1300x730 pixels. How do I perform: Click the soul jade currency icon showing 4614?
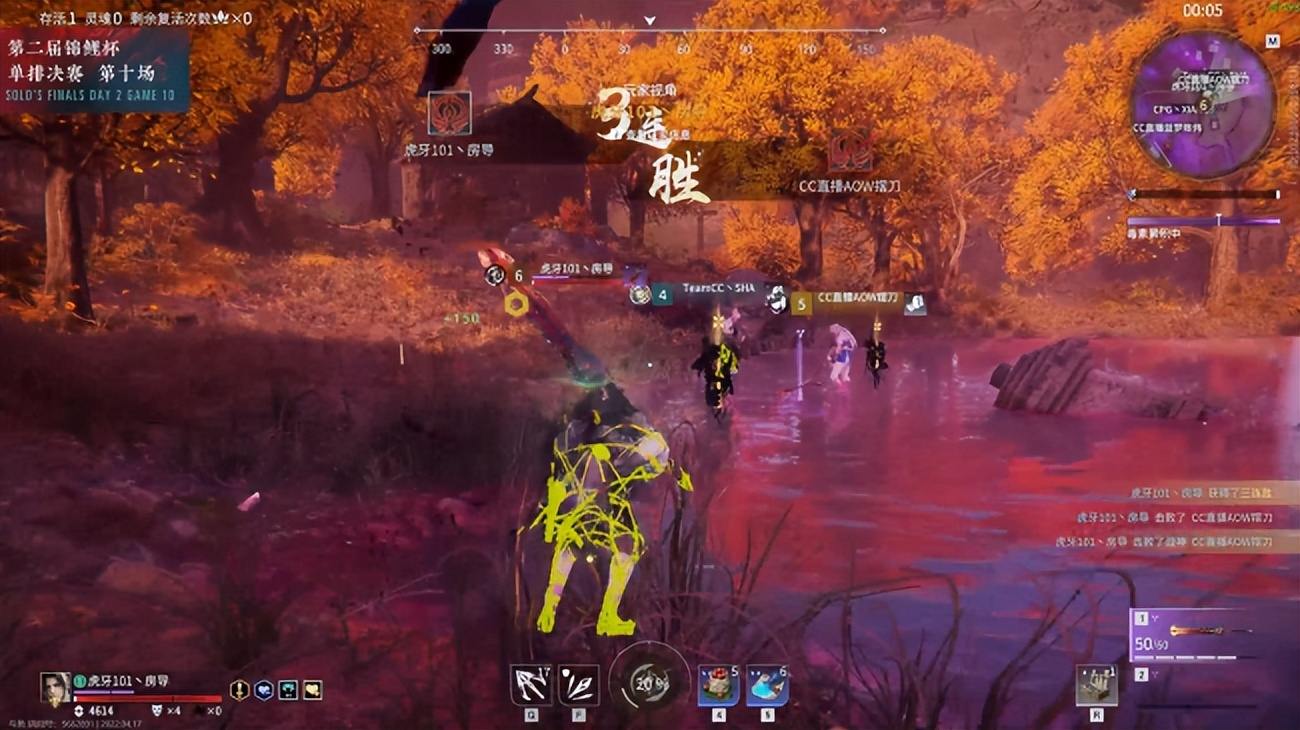[x=79, y=710]
